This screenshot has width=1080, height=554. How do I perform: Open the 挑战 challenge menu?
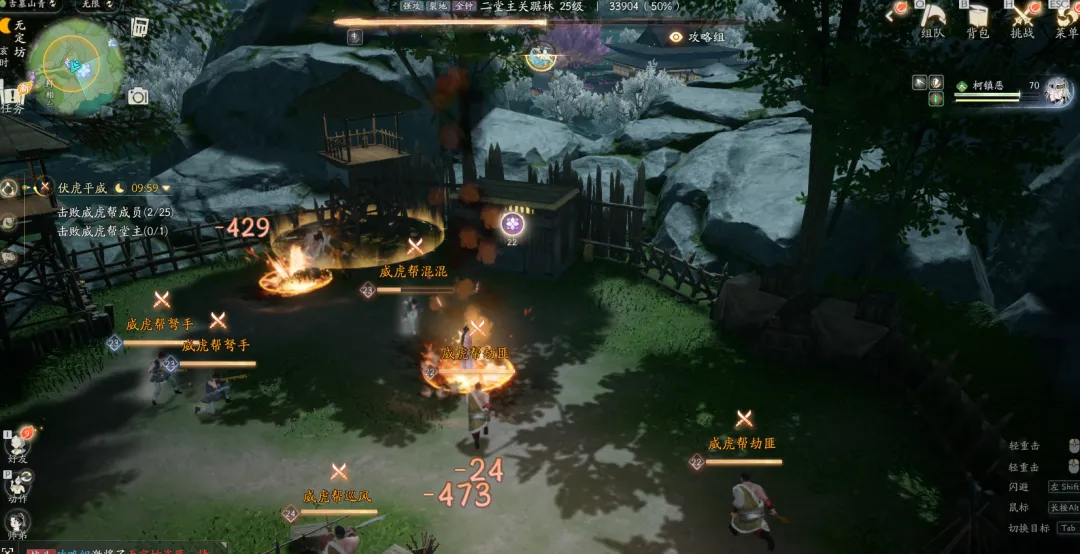(x=1022, y=20)
